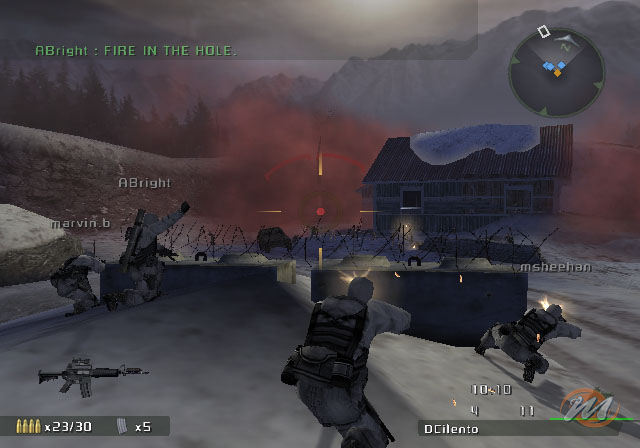
Task: Select teammate ABright's name tag
Action: [x=144, y=183]
